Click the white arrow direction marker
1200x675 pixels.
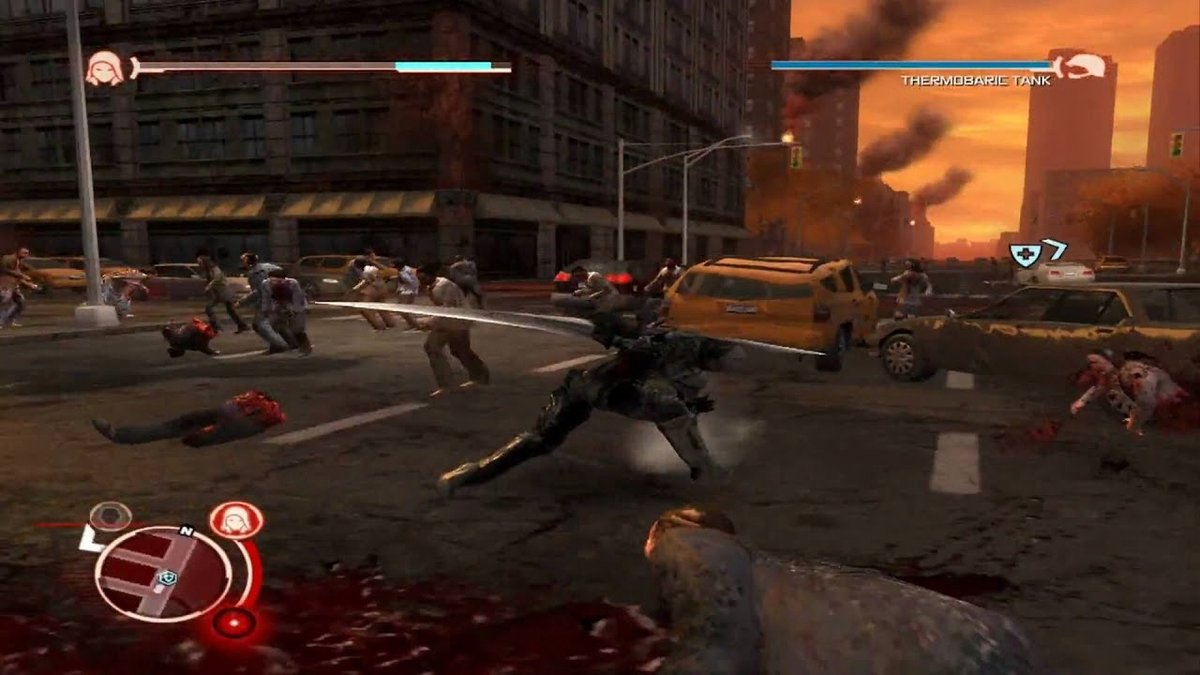[x=1053, y=248]
